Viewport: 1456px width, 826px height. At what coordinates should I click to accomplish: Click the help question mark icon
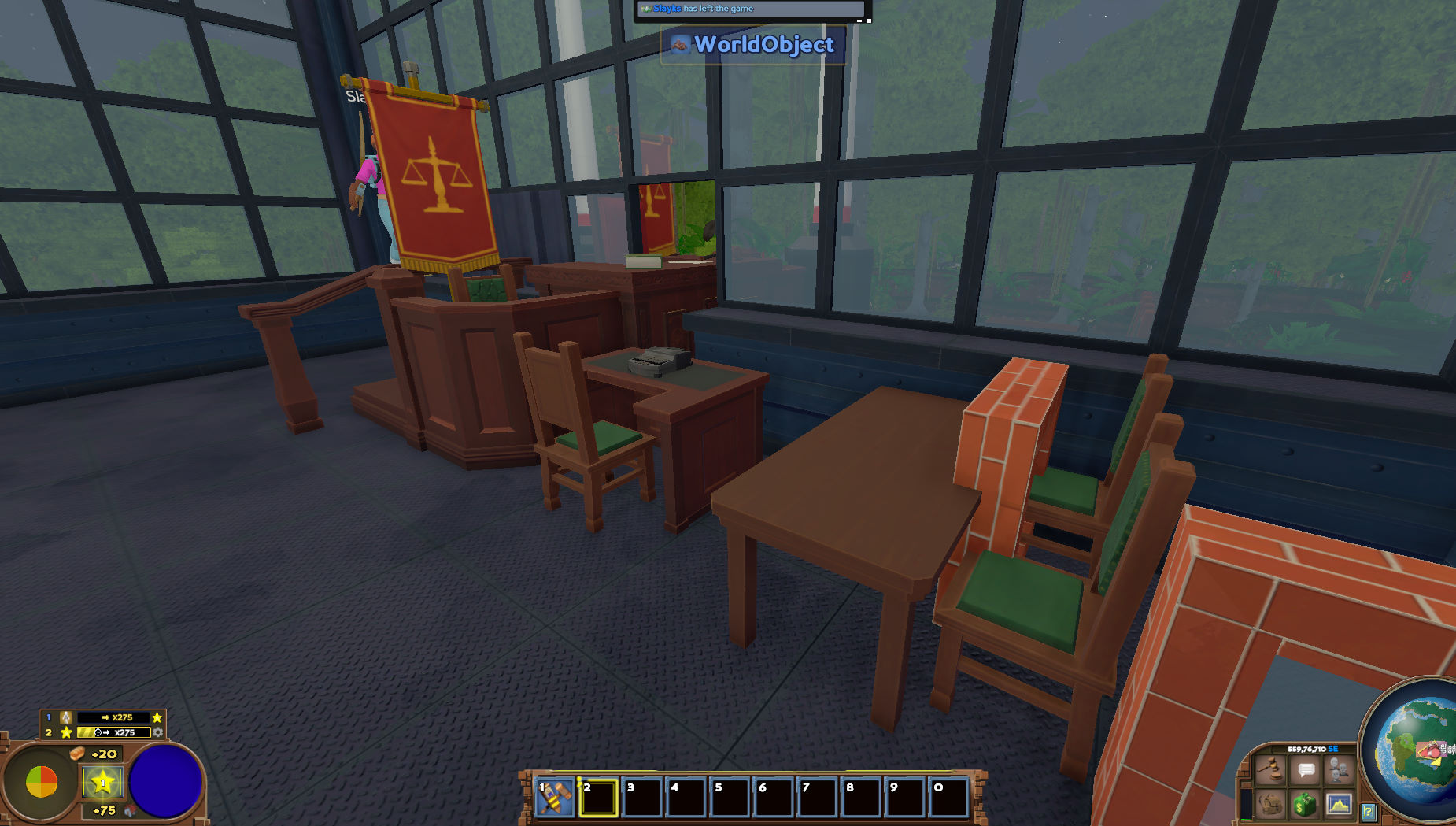click(x=1369, y=812)
